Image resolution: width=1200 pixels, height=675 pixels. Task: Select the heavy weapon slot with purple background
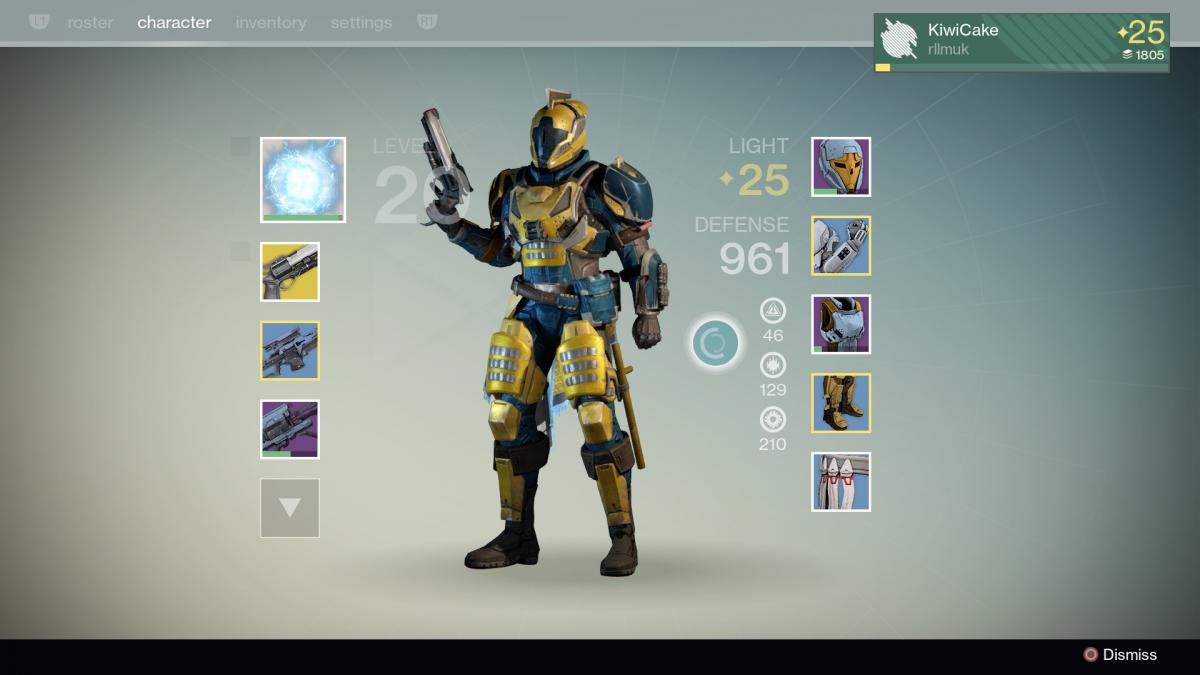[290, 429]
